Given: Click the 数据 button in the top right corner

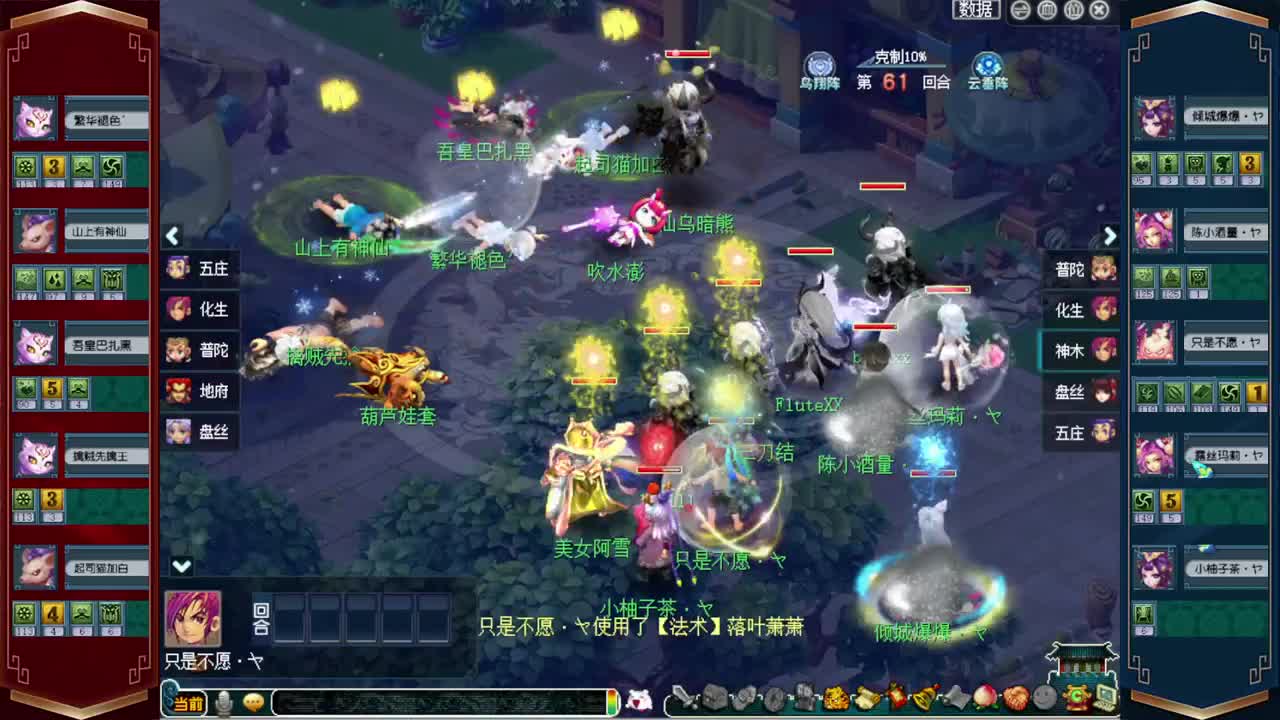Looking at the screenshot, I should pyautogui.click(x=975, y=10).
